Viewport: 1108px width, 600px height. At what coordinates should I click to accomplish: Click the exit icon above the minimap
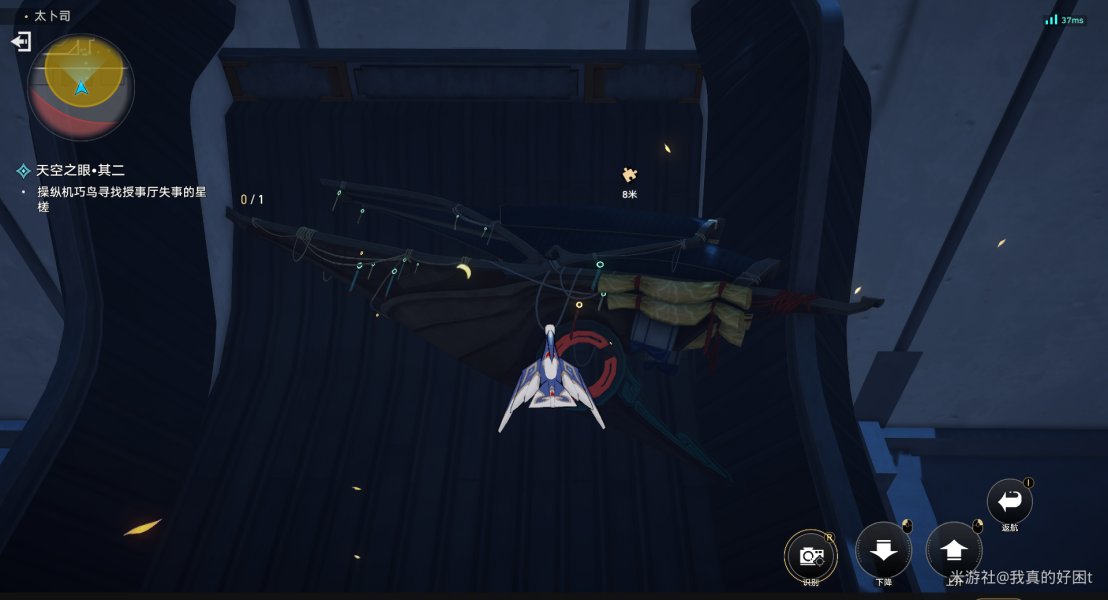click(21, 41)
